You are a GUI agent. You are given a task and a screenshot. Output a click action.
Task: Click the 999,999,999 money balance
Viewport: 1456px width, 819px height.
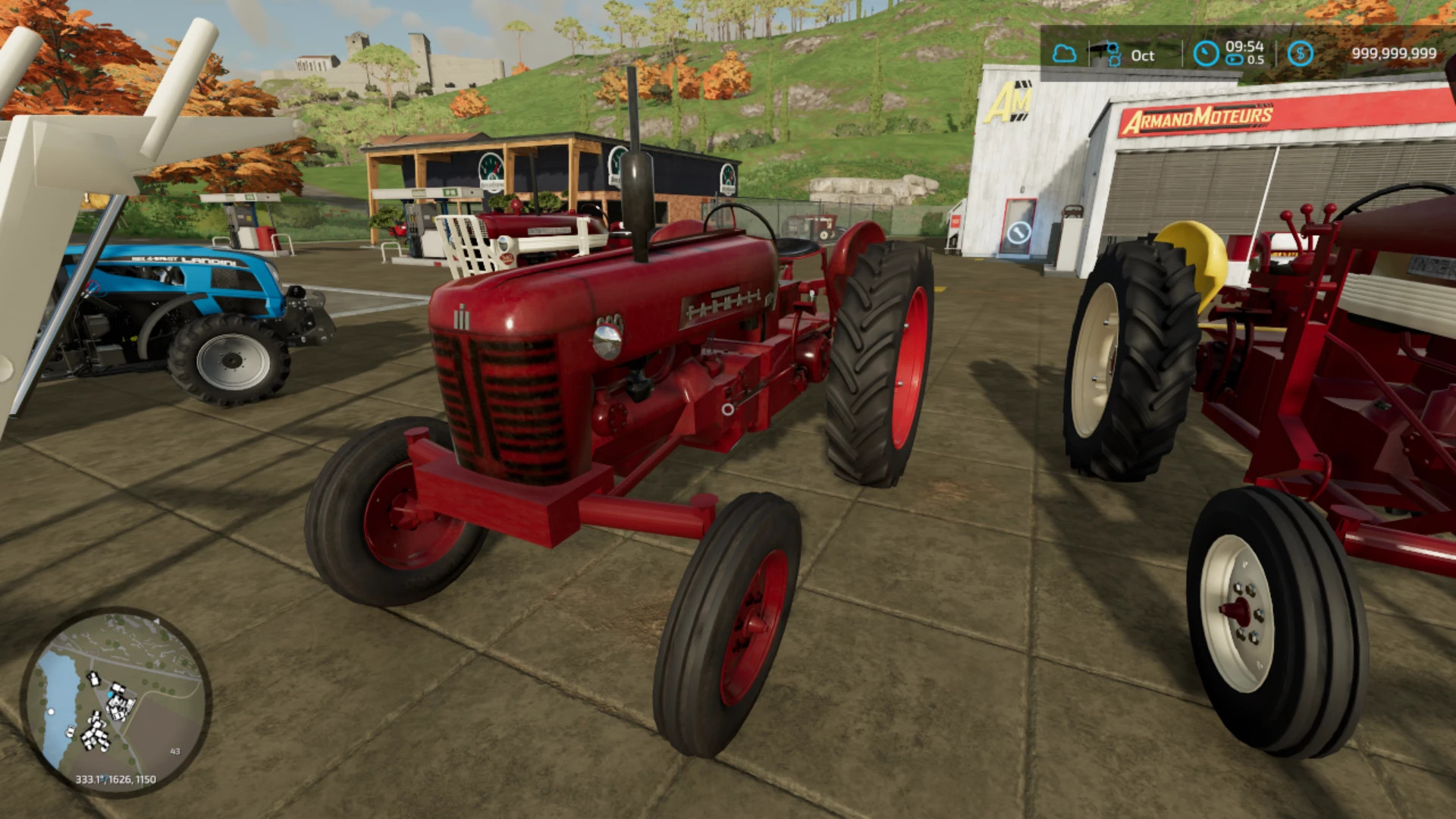click(1394, 53)
